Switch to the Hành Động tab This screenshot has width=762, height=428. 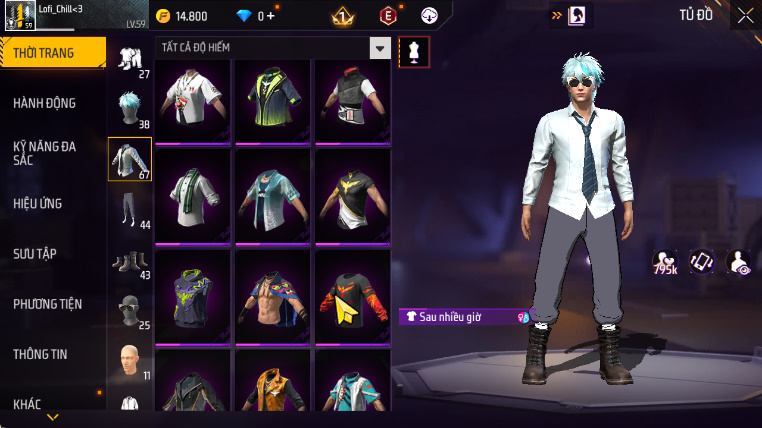point(45,103)
